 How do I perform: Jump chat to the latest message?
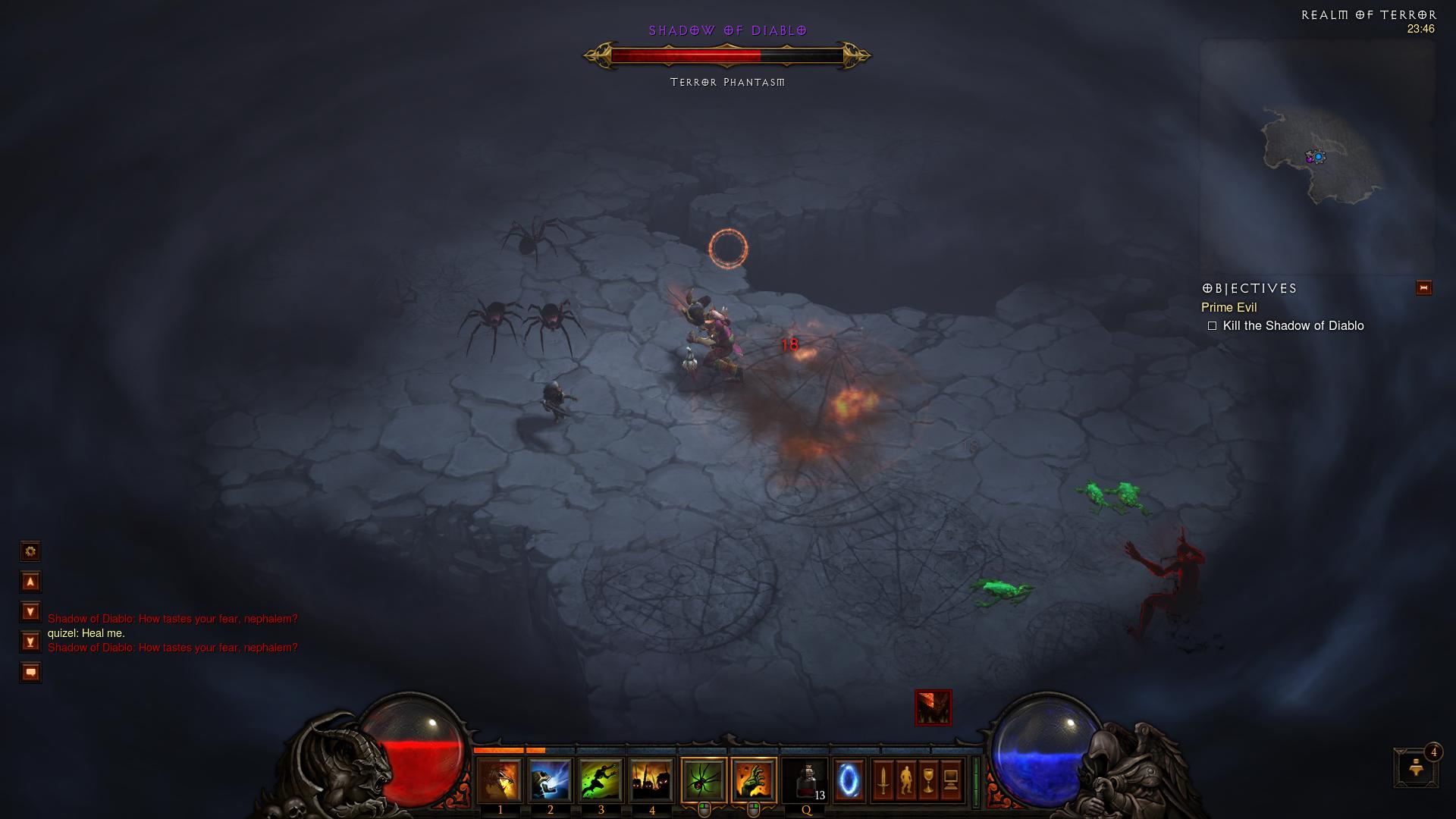click(30, 642)
